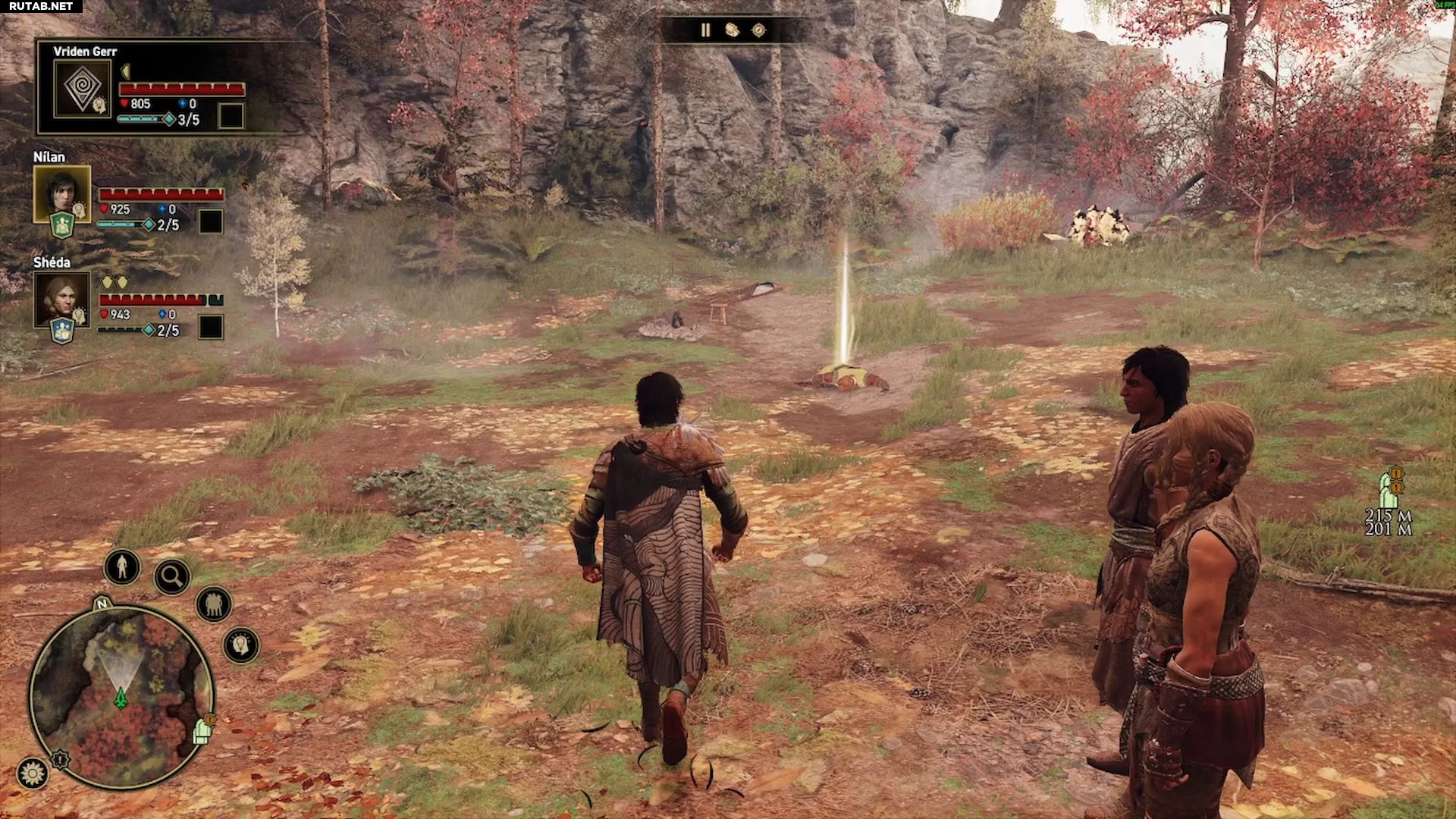
Task: Click the pale green waypoint marker on the minimap edge
Action: (x=202, y=731)
